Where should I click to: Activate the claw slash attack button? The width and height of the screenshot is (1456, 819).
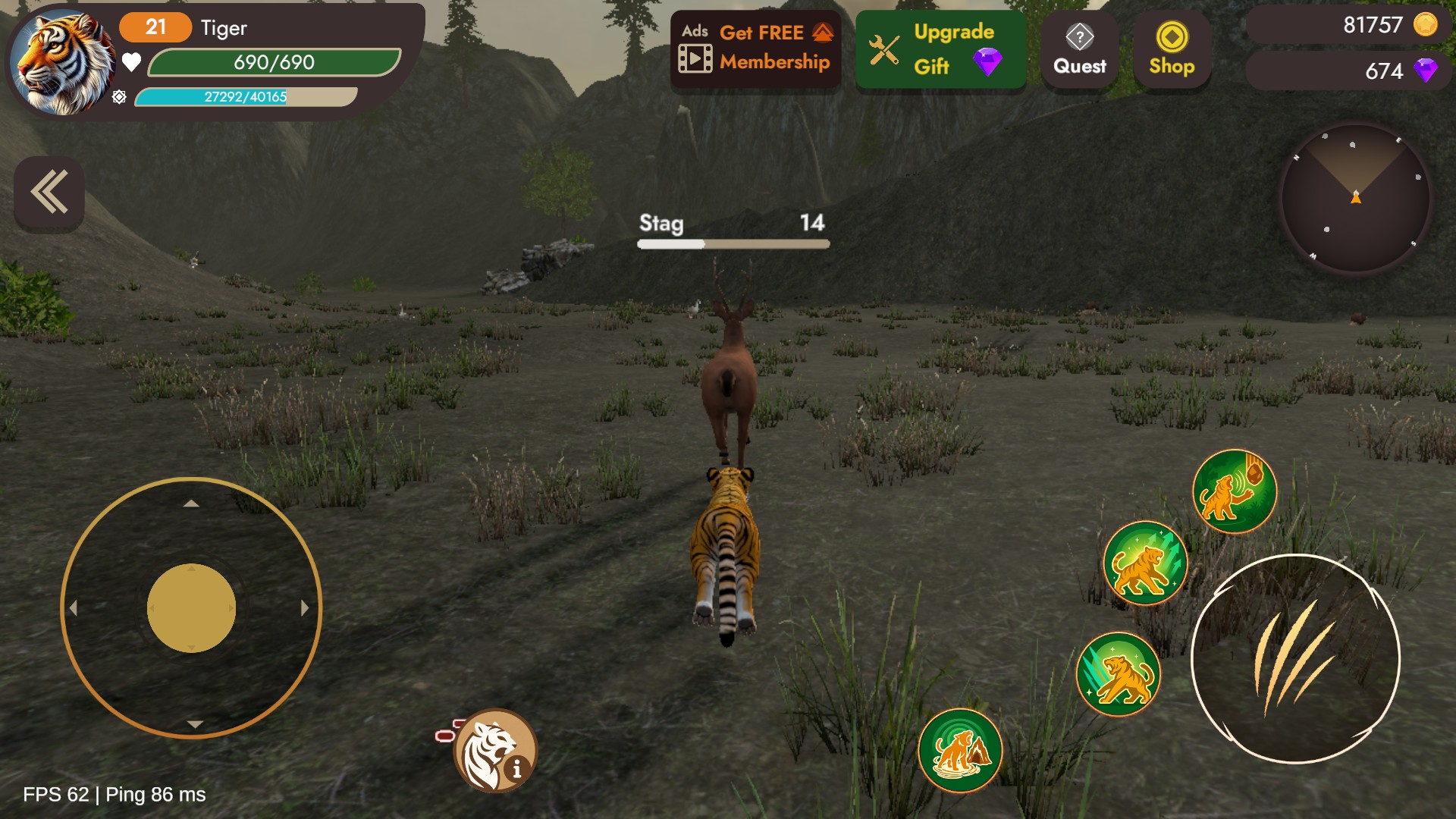point(1295,658)
